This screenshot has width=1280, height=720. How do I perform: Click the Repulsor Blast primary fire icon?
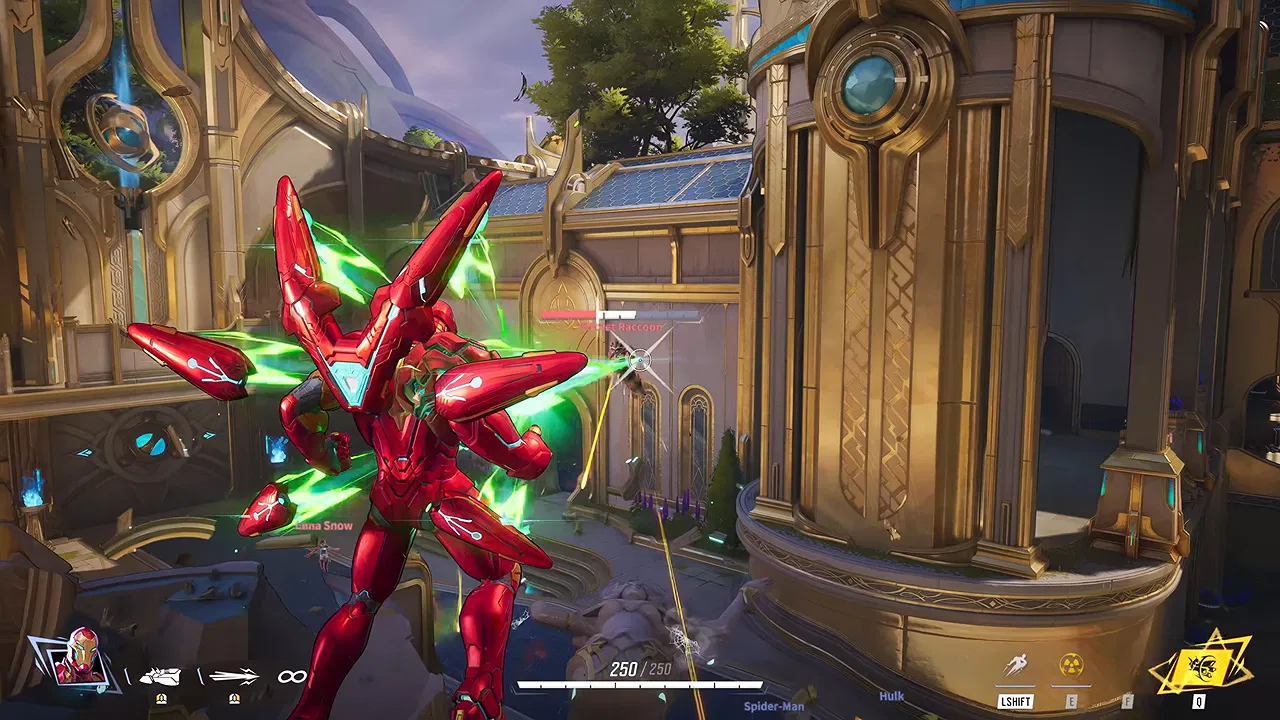point(160,676)
